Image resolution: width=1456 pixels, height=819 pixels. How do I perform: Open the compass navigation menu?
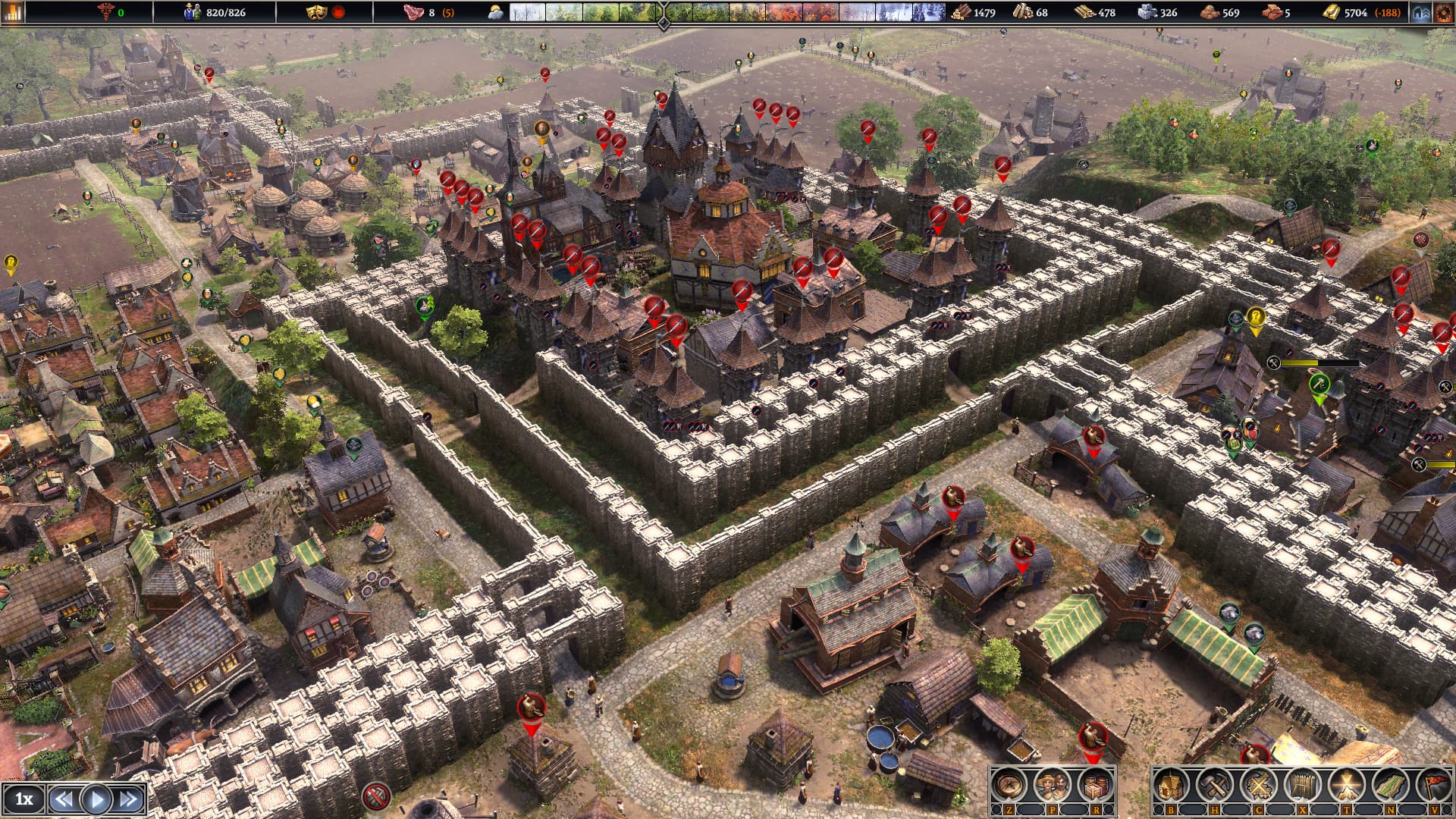click(x=1009, y=786)
